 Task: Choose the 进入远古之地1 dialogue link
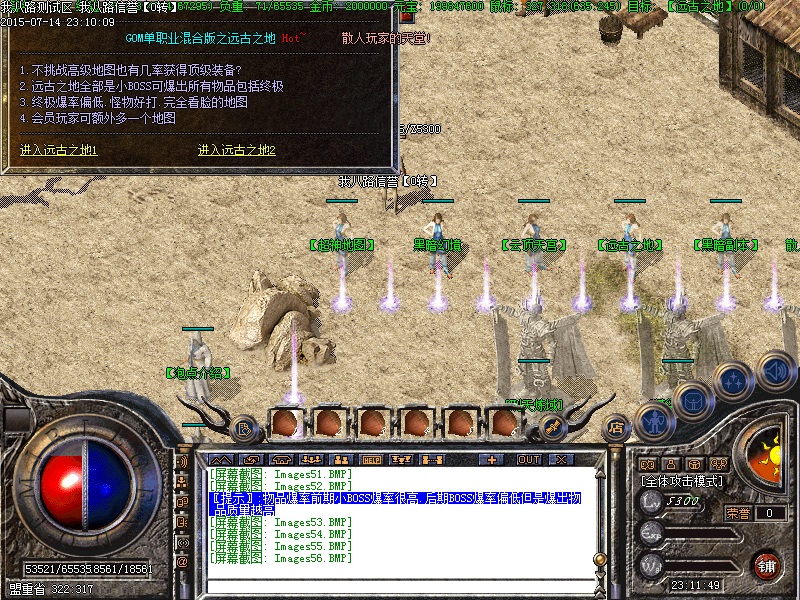point(58,150)
